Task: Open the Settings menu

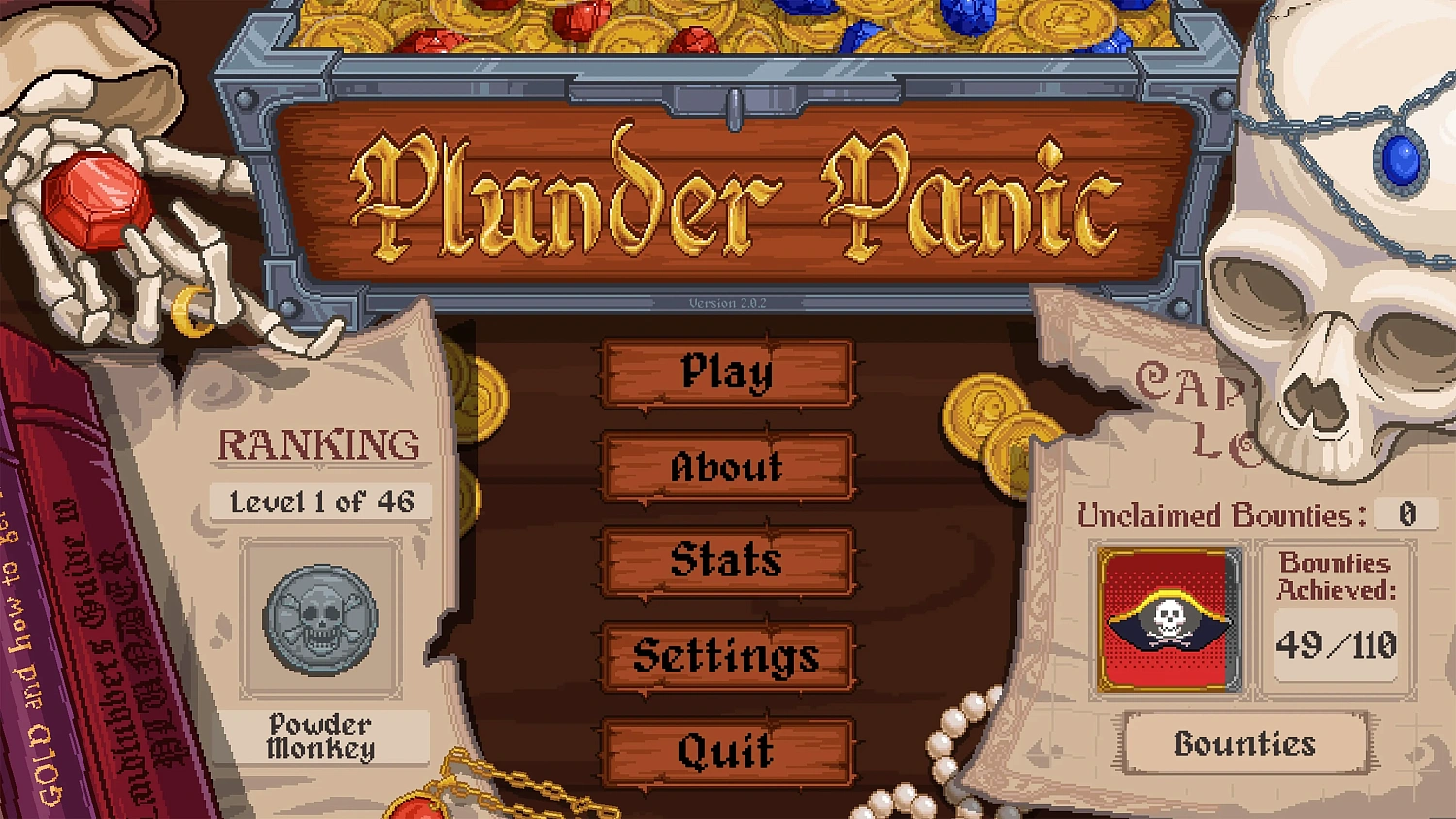Action: tap(728, 656)
